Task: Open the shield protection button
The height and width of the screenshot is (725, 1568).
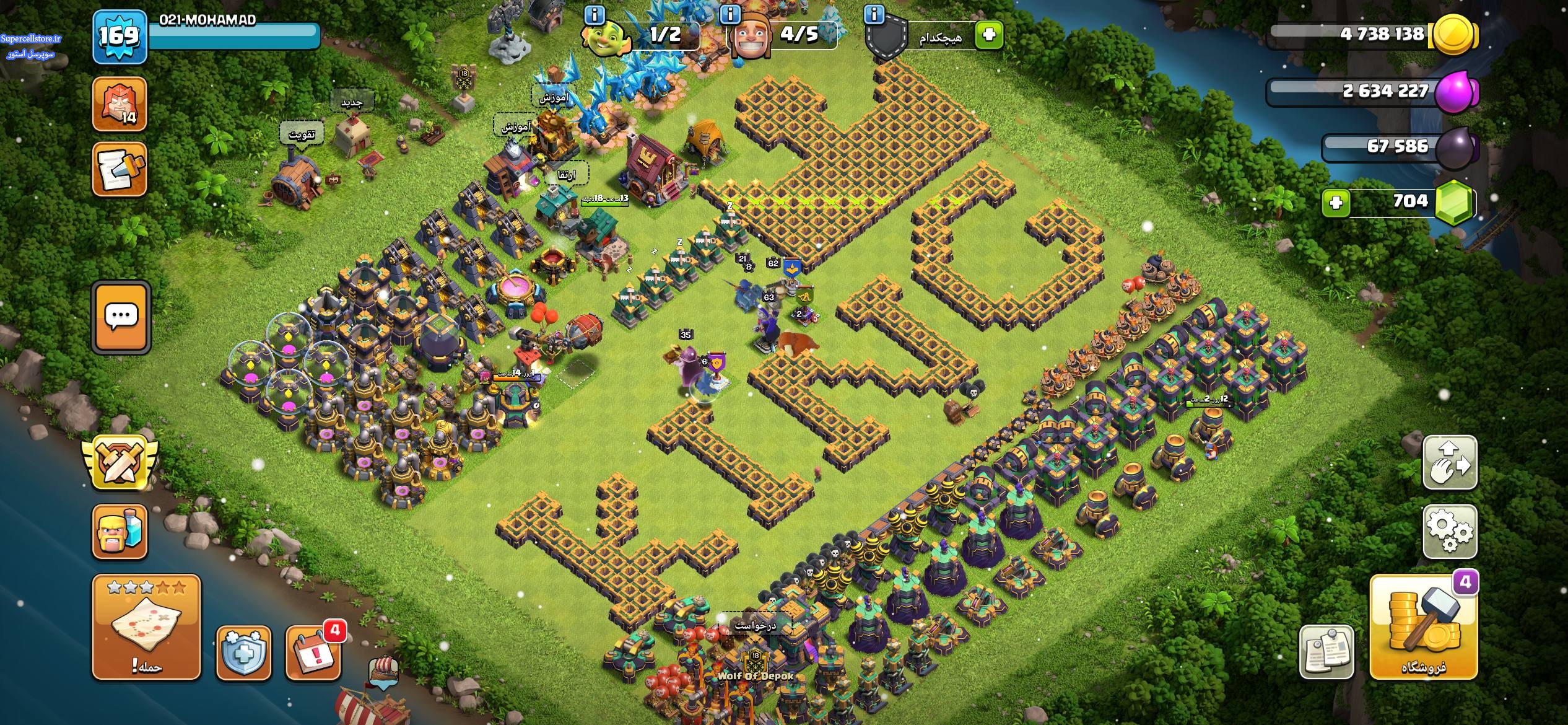Action: point(243,652)
